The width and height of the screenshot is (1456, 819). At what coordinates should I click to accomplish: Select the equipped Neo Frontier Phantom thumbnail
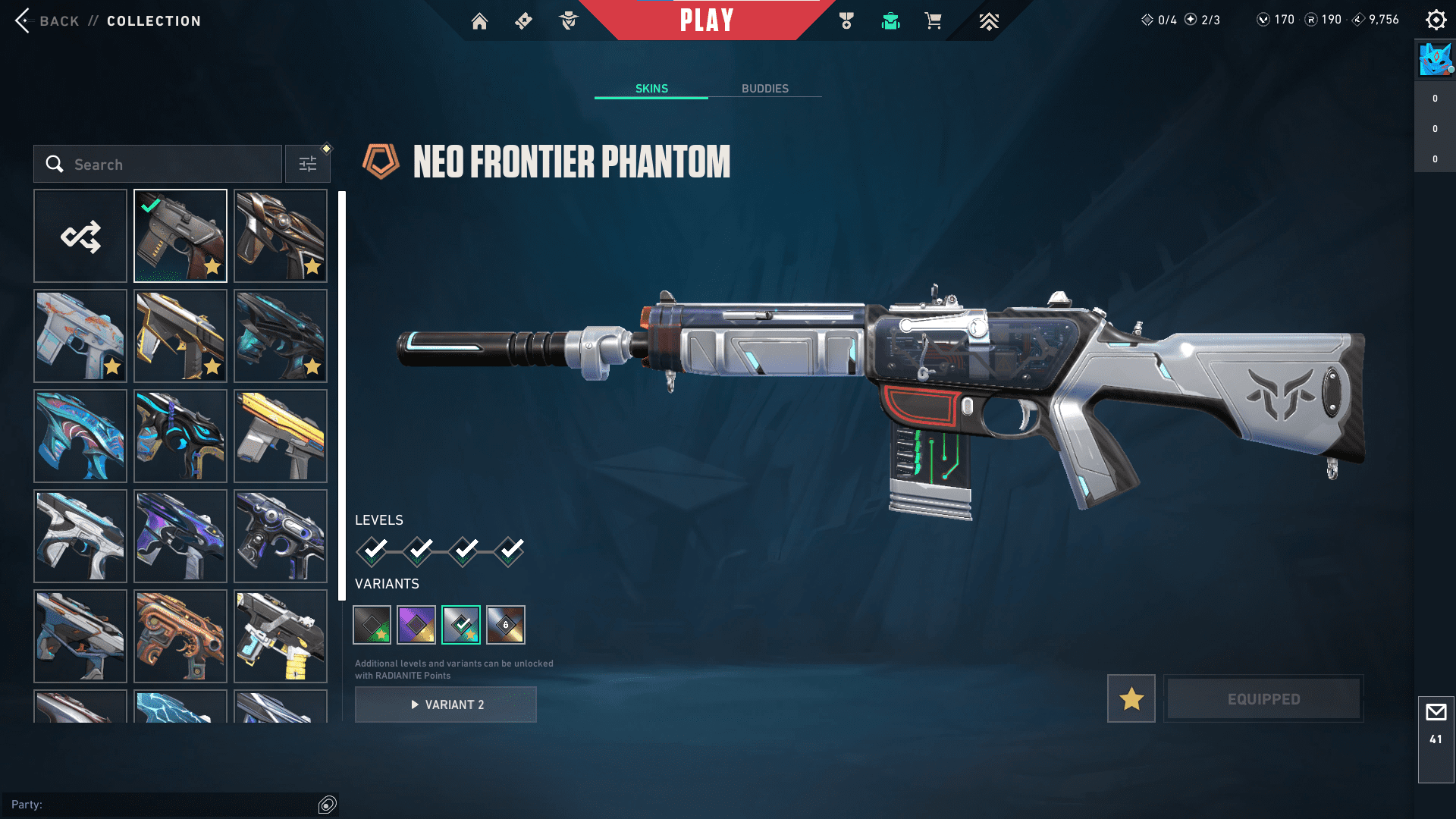[180, 236]
